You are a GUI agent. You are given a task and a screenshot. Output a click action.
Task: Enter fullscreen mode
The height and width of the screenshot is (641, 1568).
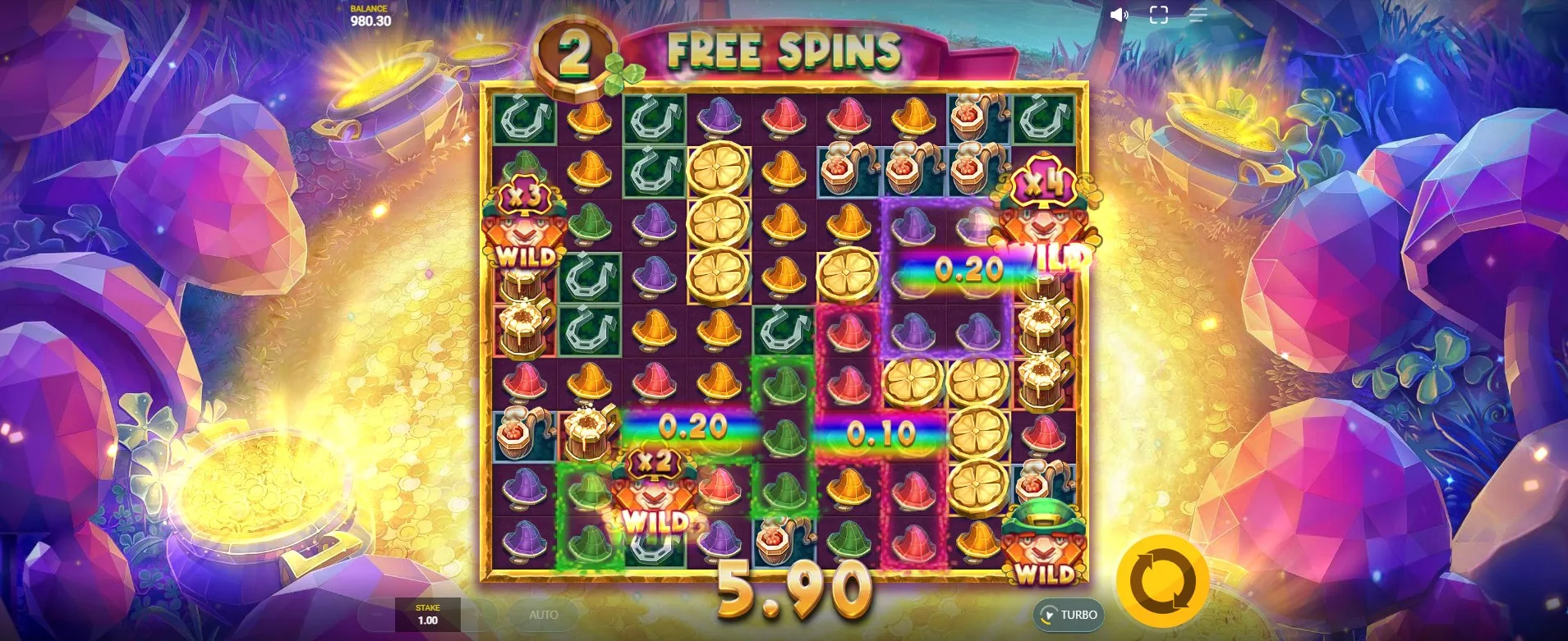pos(1158,15)
